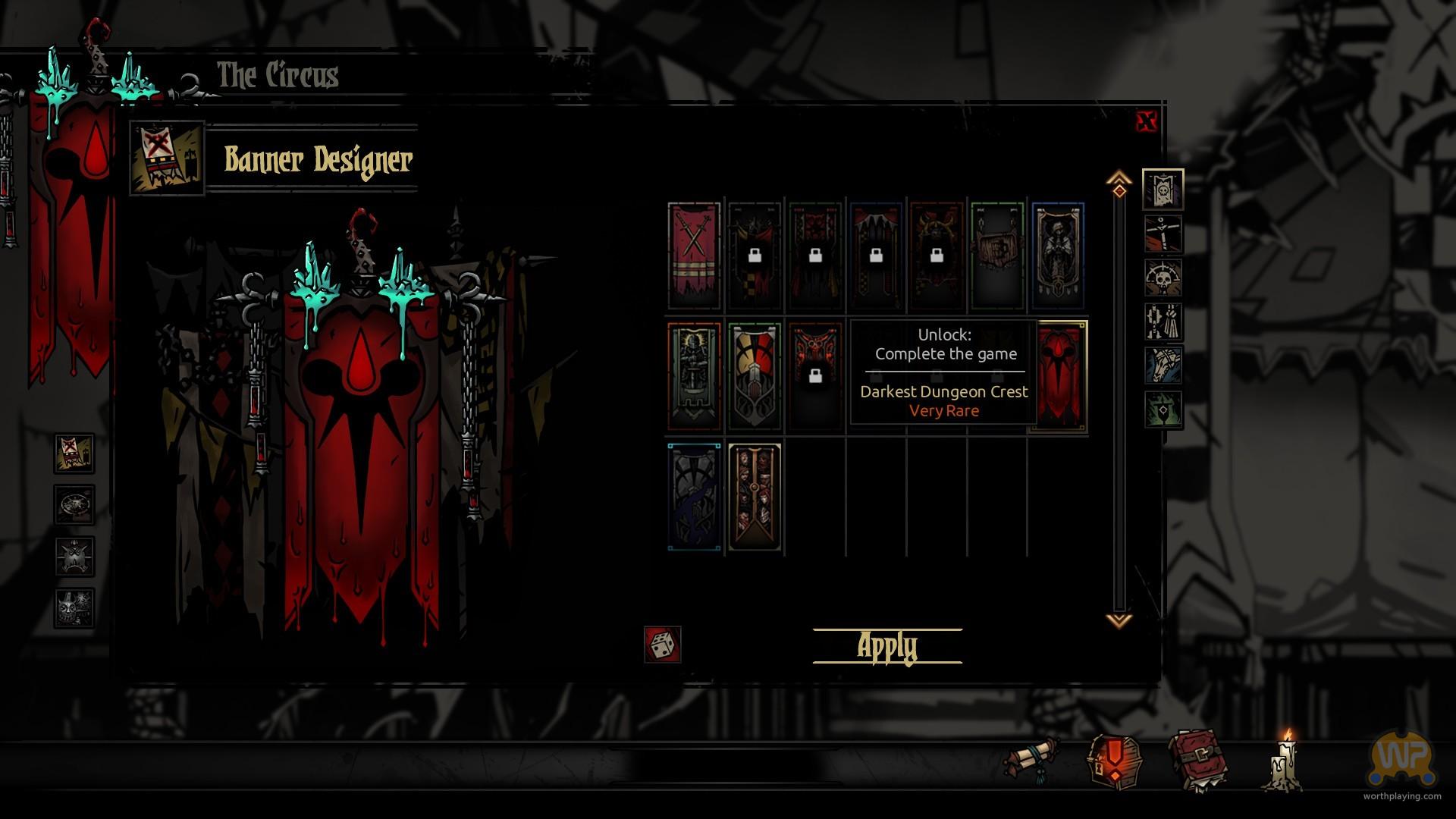Select the green-framed wooden sign banner
This screenshot has width=1456, height=819.
(997, 256)
